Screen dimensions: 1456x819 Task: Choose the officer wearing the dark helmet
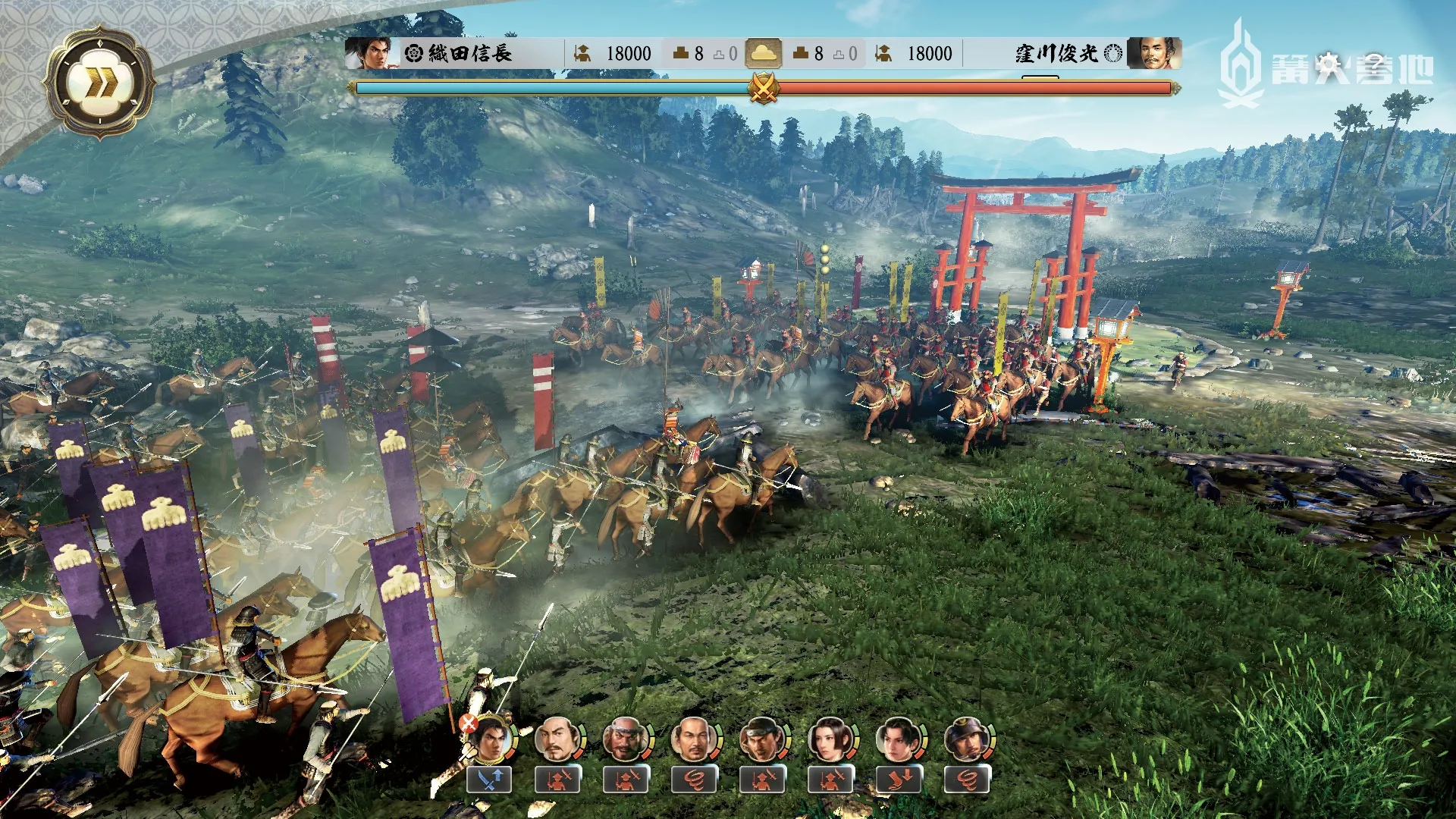tap(966, 739)
